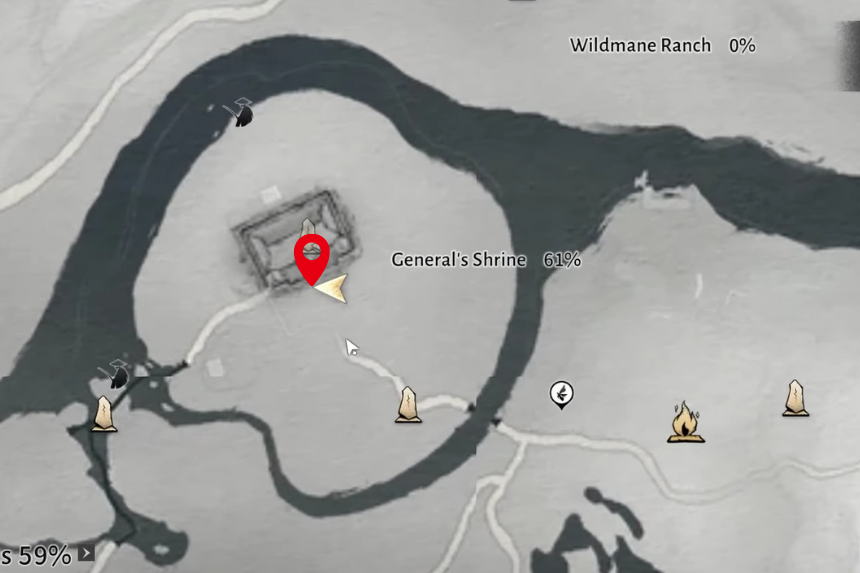Click the stone marker directly below the straw-hat icon

[x=104, y=413]
